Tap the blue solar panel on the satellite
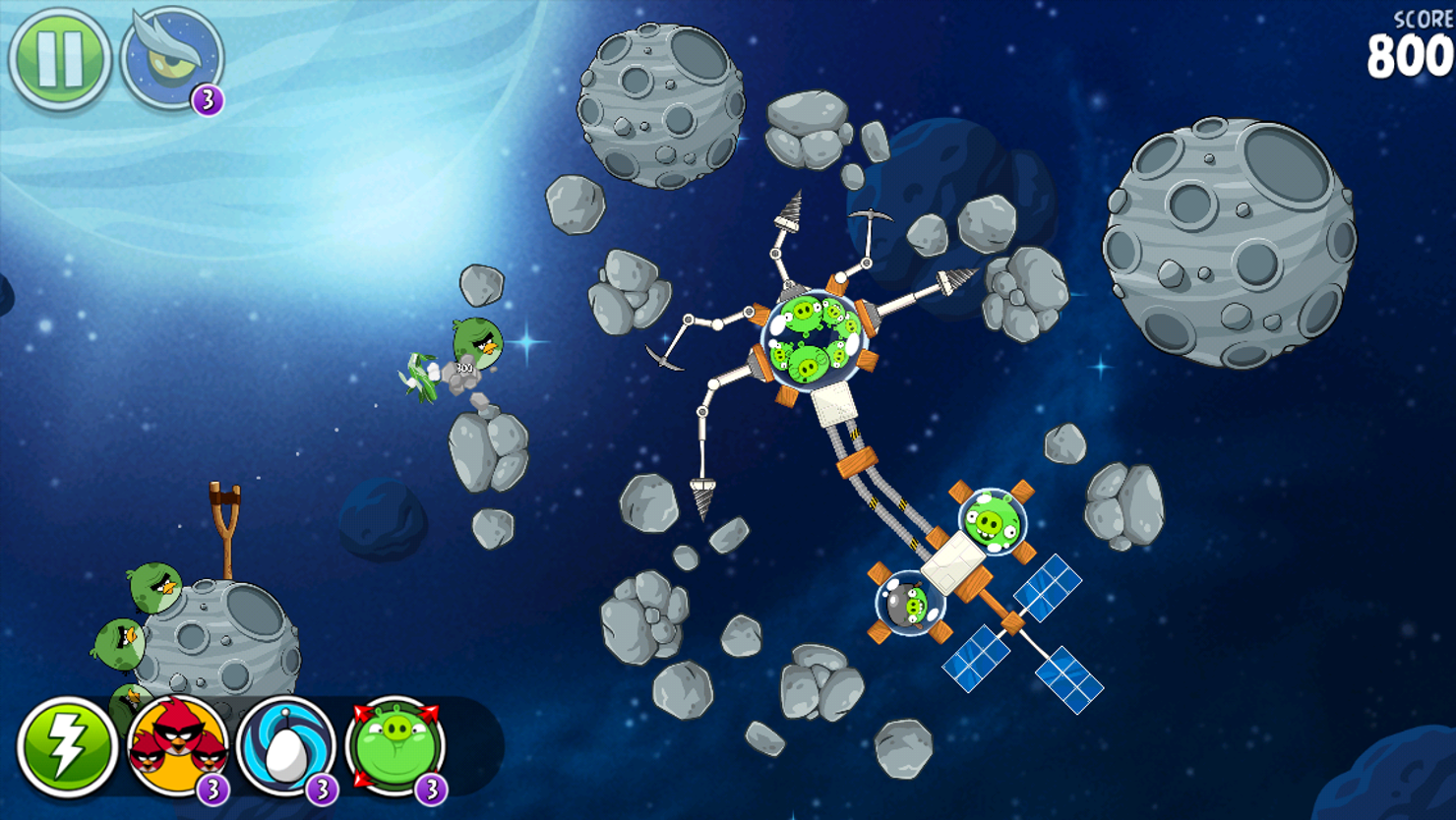 (1050, 589)
